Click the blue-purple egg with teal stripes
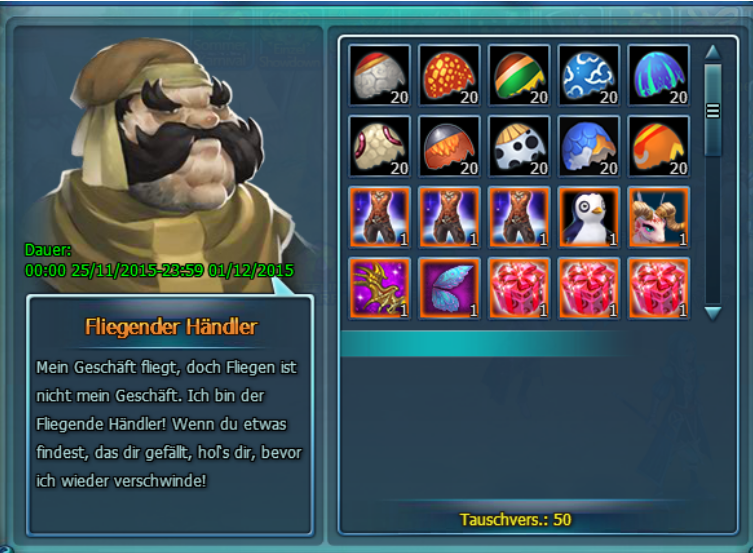The height and width of the screenshot is (553, 753). tap(659, 75)
